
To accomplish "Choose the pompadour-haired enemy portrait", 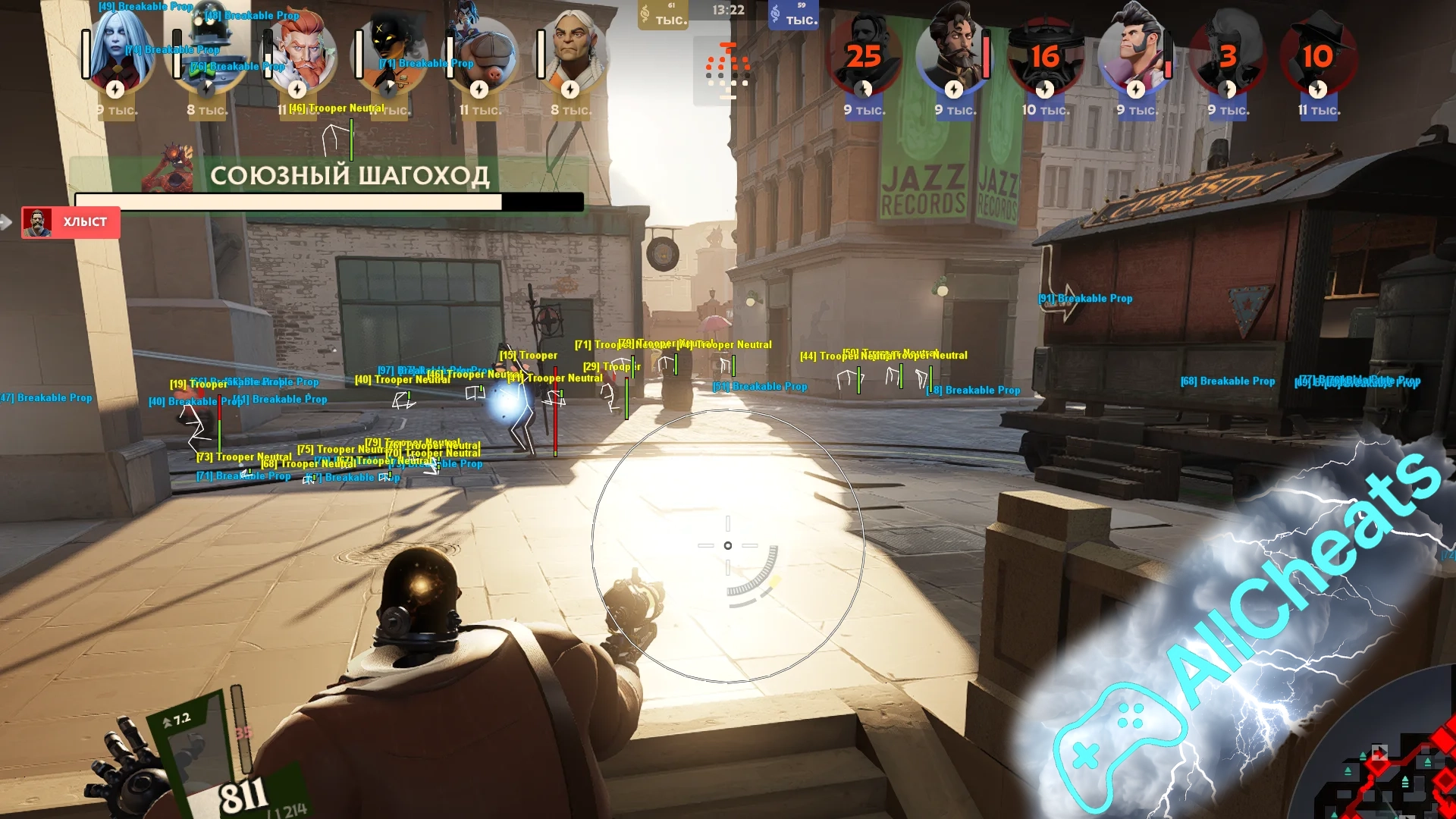I will (1135, 53).
